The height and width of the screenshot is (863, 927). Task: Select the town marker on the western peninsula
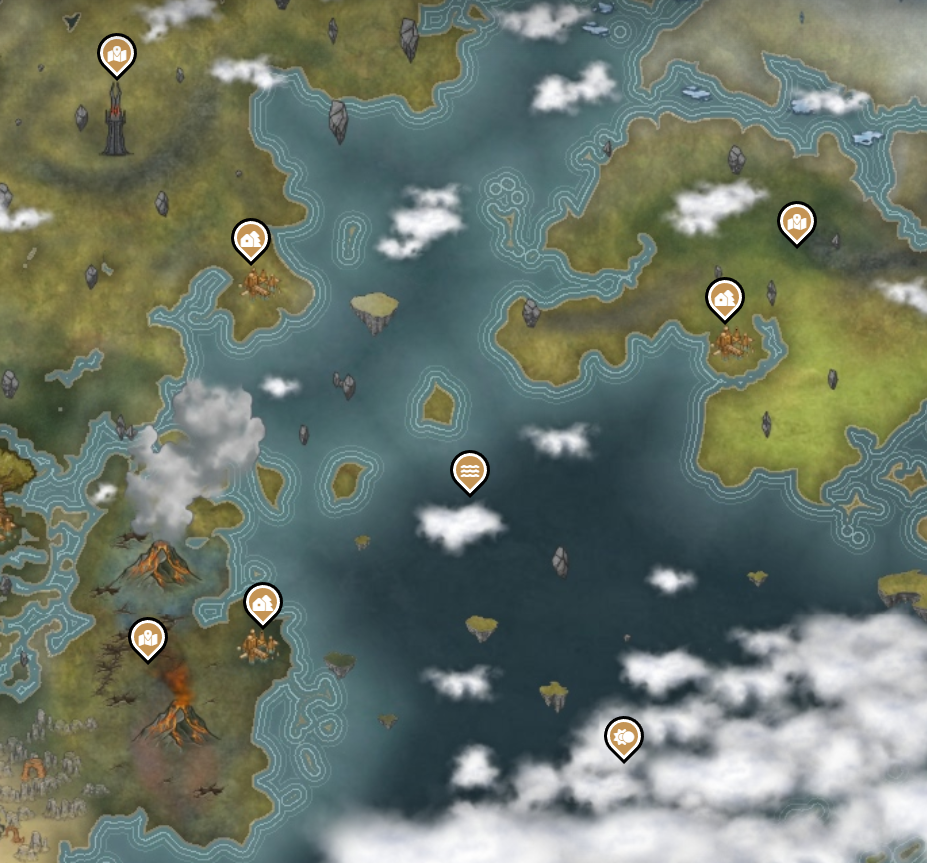(x=251, y=239)
